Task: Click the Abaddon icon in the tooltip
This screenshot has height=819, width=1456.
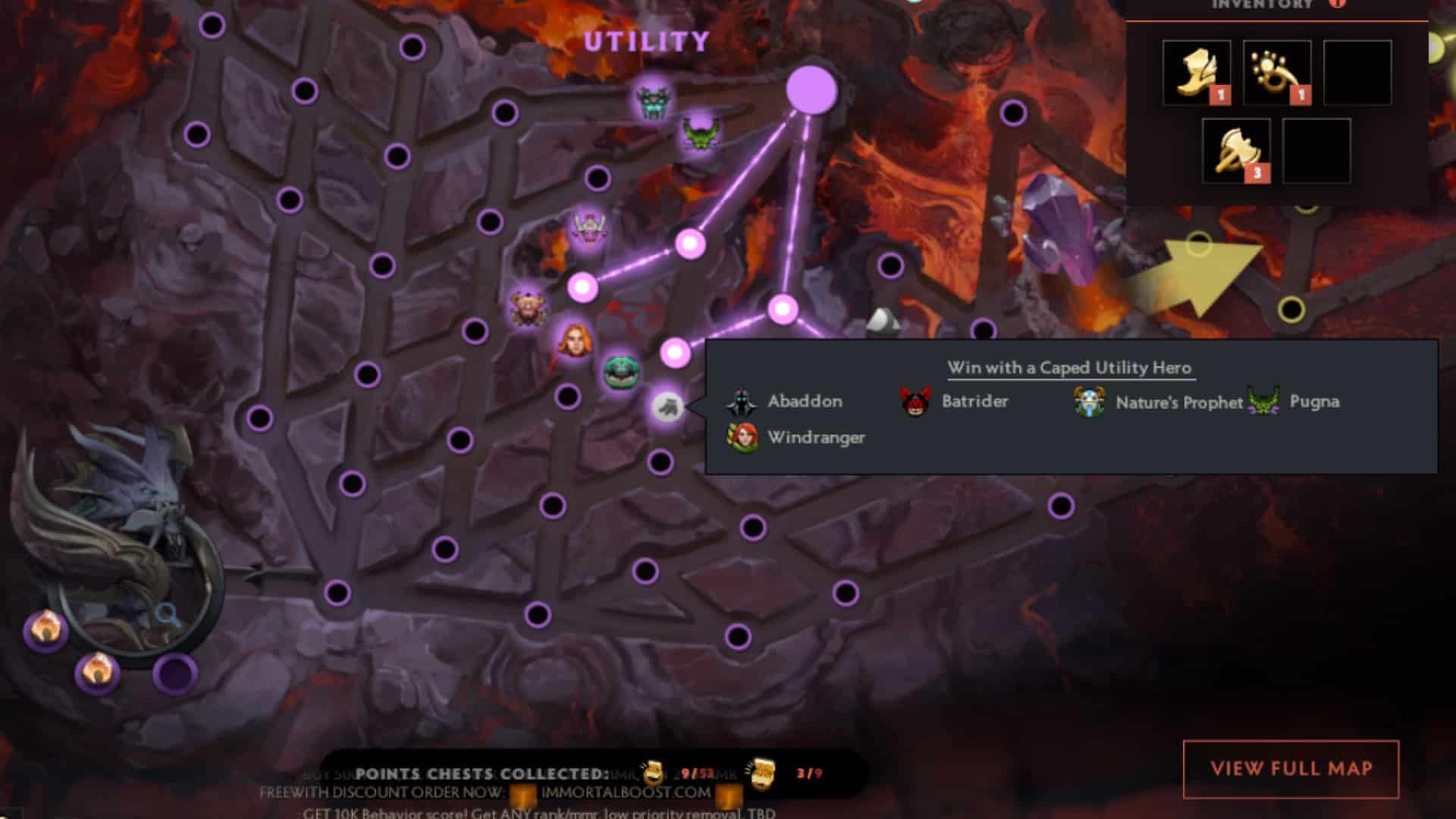Action: [x=741, y=402]
